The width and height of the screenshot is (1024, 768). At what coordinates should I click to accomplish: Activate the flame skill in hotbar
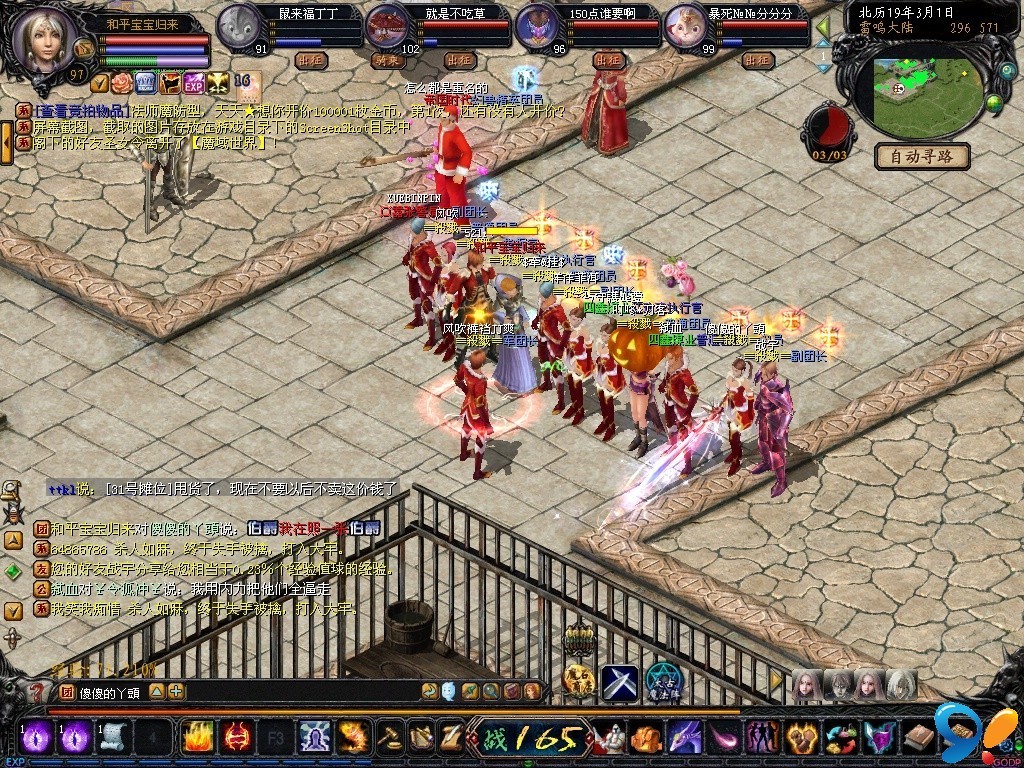click(196, 738)
